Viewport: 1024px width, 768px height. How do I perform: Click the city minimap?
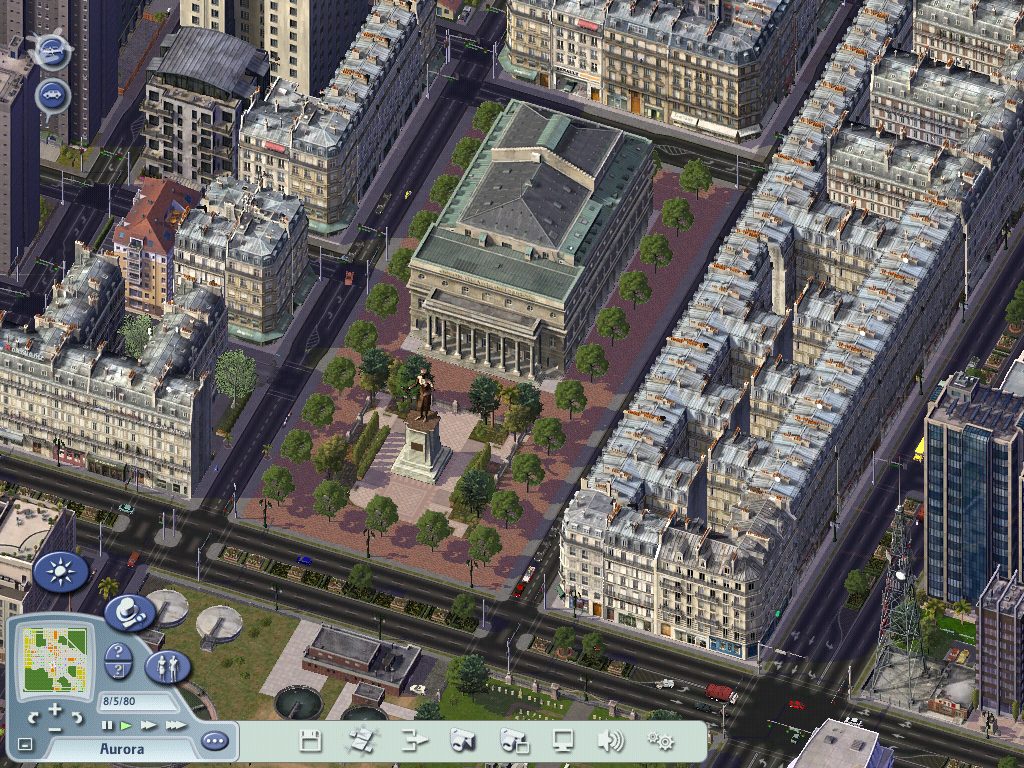(55, 657)
